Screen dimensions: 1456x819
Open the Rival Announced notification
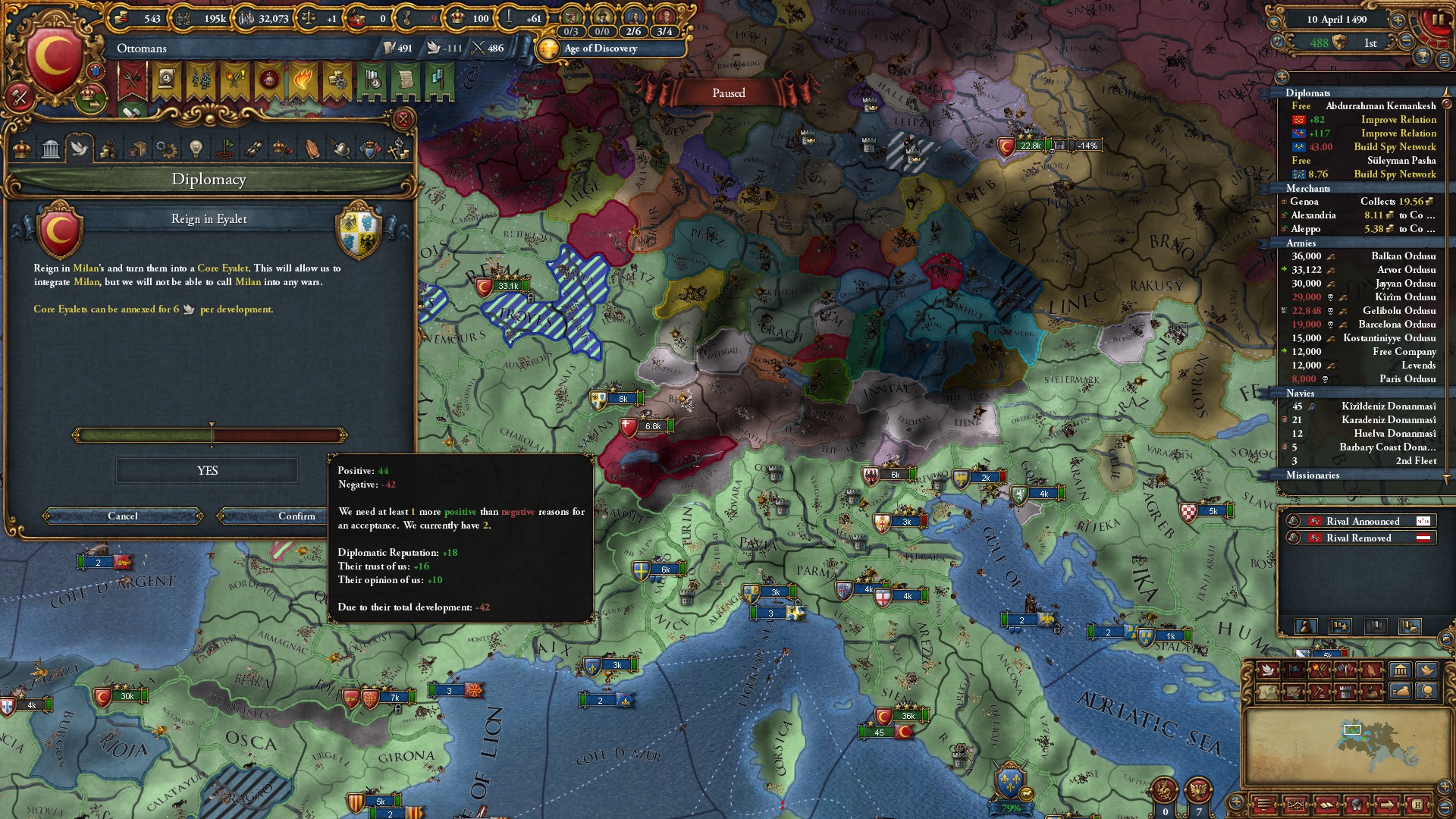(1362, 522)
